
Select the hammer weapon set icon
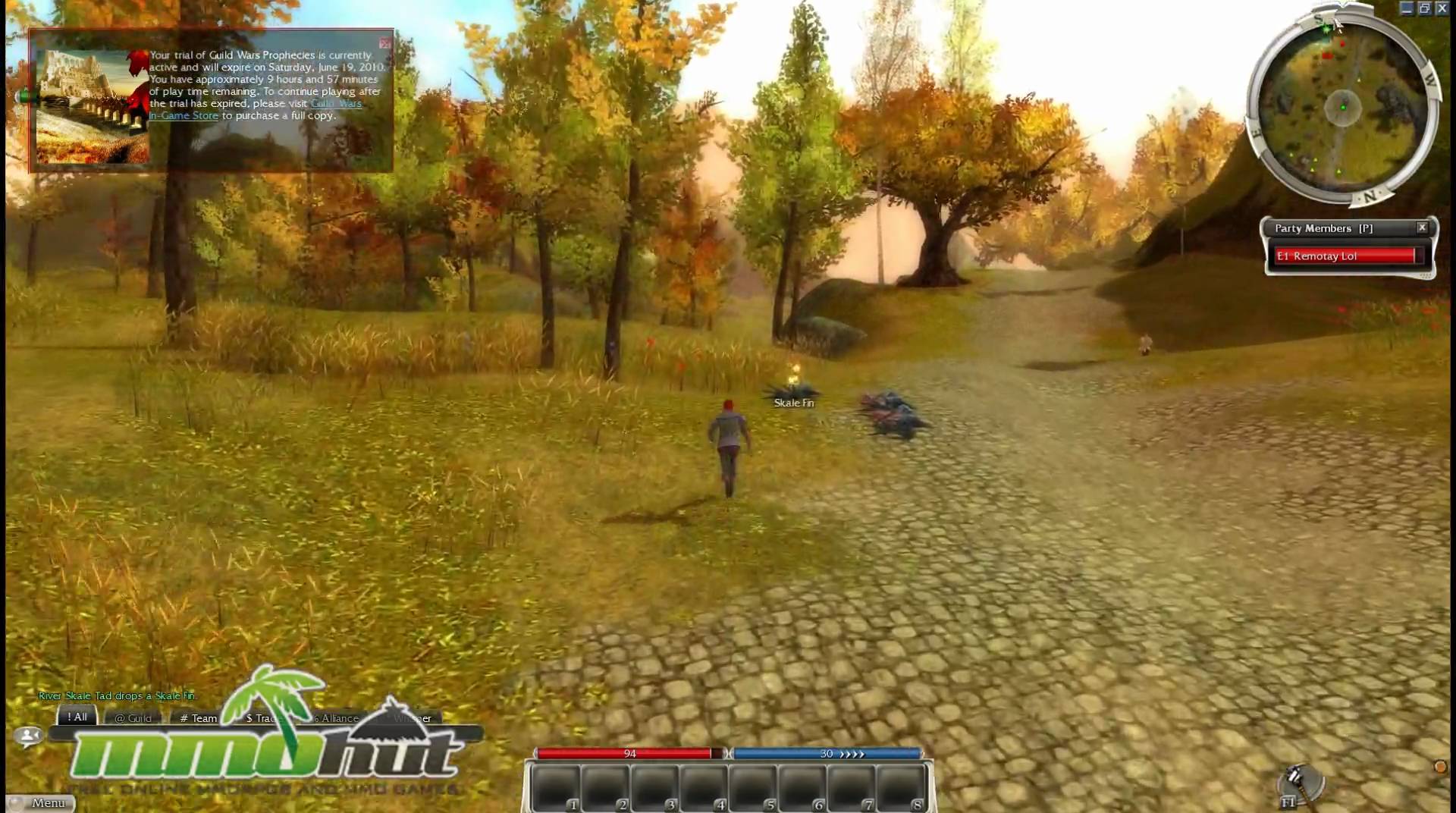point(1298,782)
